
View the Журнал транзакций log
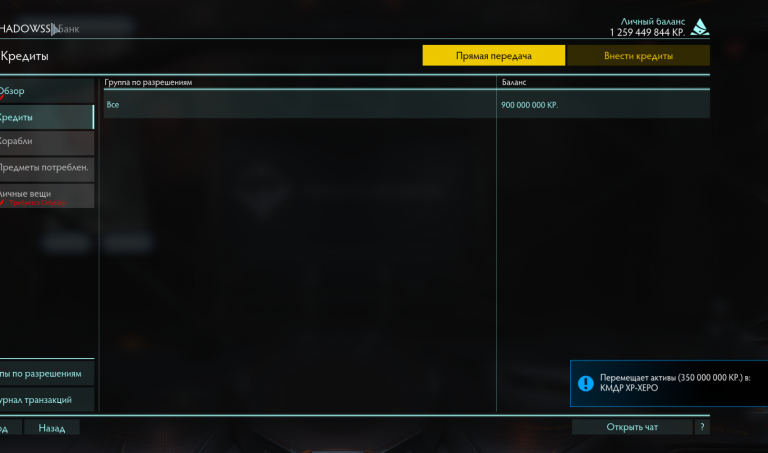click(46, 399)
